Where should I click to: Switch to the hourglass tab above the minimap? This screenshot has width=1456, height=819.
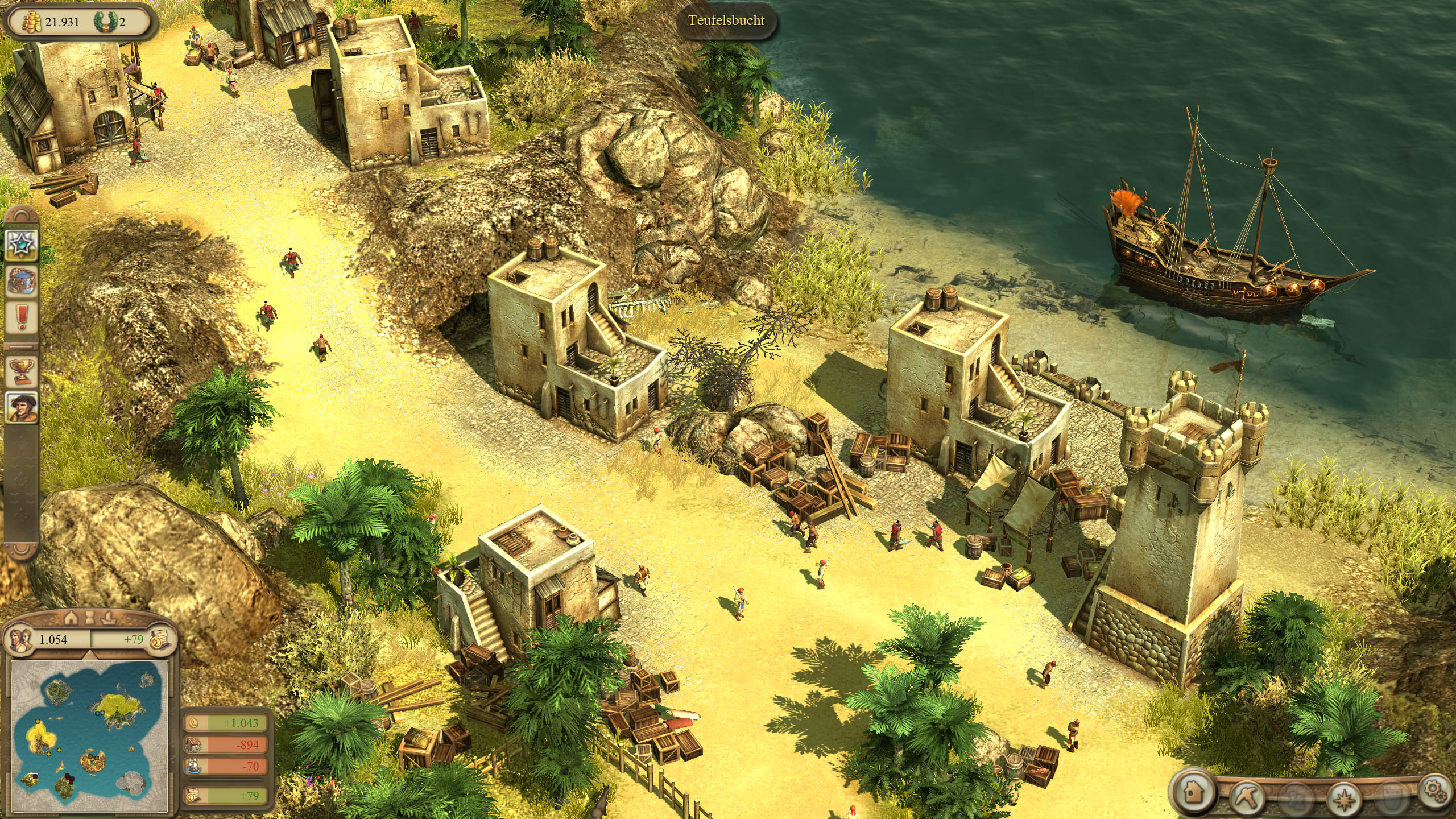point(89,617)
